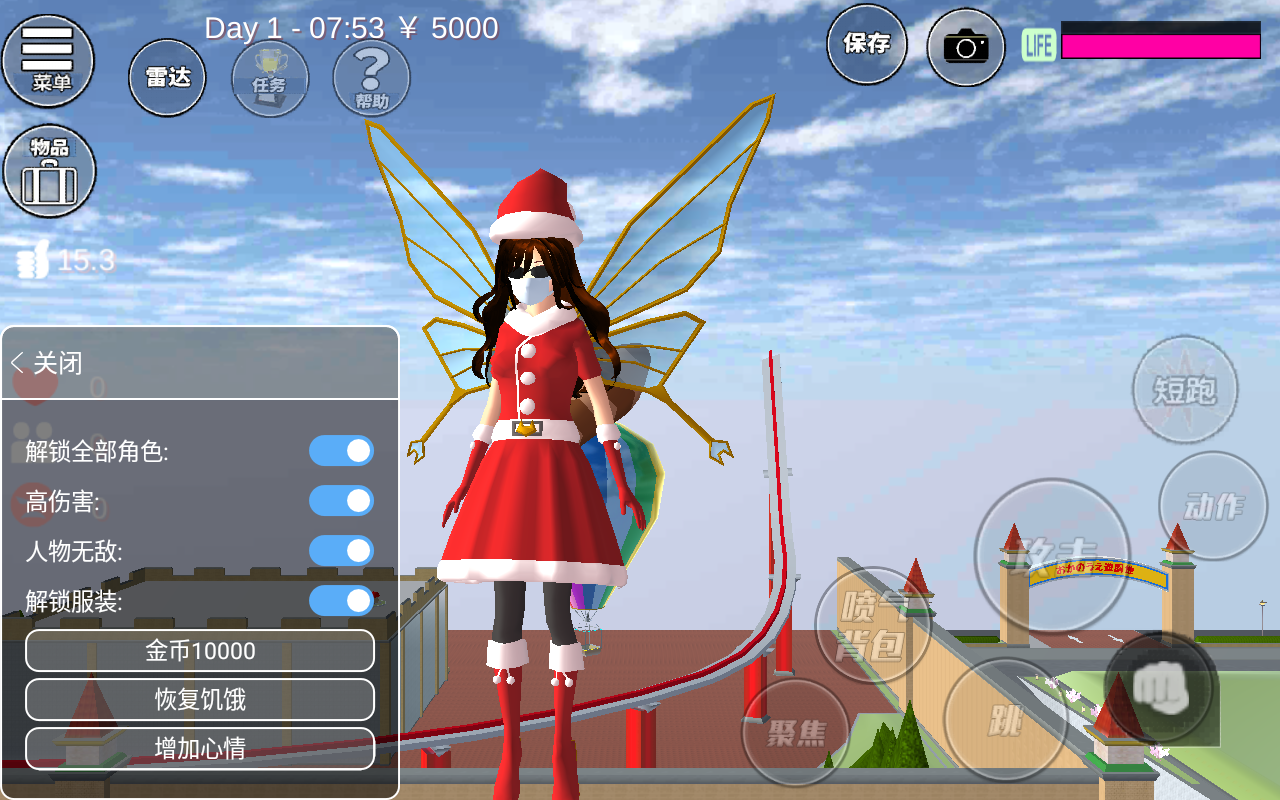The image size is (1280, 800).
Task: Close the cheat panel via 关闭
Action: click(x=47, y=362)
